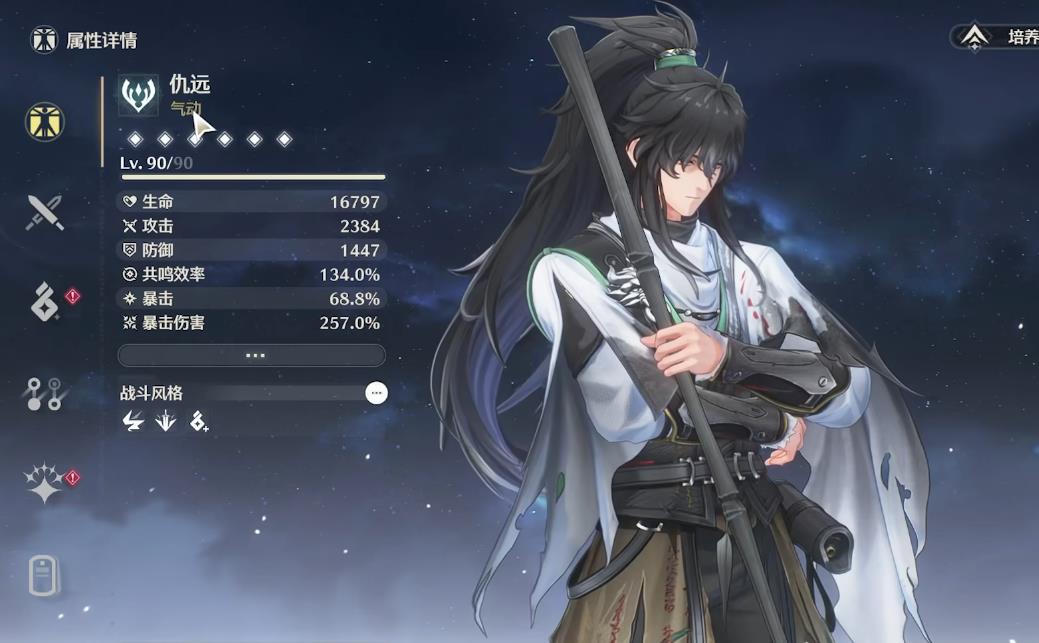1039x643 pixels.
Task: Select the 仇远 aero element icon
Action: pyautogui.click(x=139, y=95)
